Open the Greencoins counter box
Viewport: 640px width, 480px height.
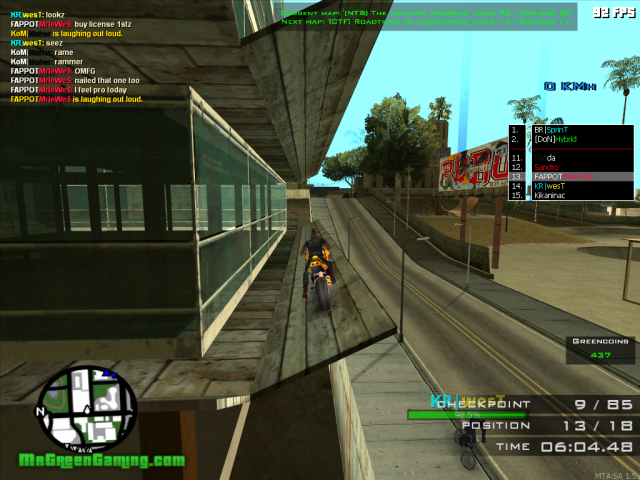(600, 348)
